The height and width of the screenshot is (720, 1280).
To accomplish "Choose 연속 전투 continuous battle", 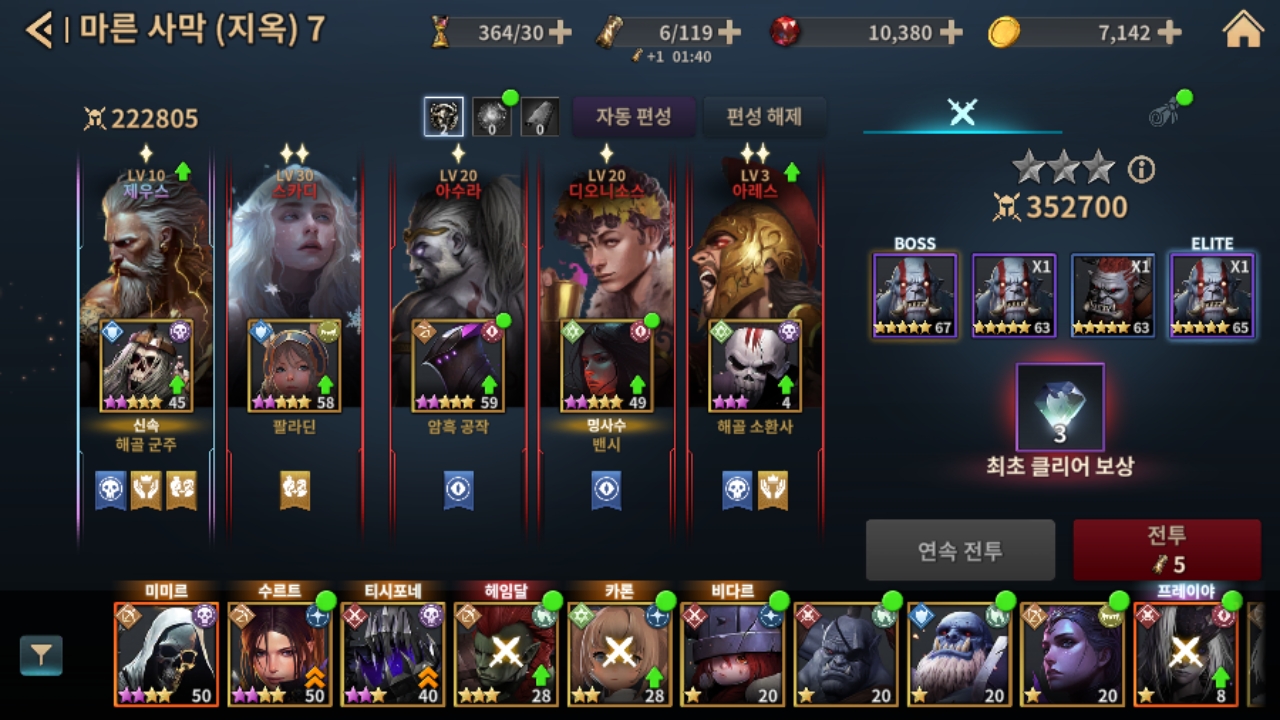I will pos(960,549).
